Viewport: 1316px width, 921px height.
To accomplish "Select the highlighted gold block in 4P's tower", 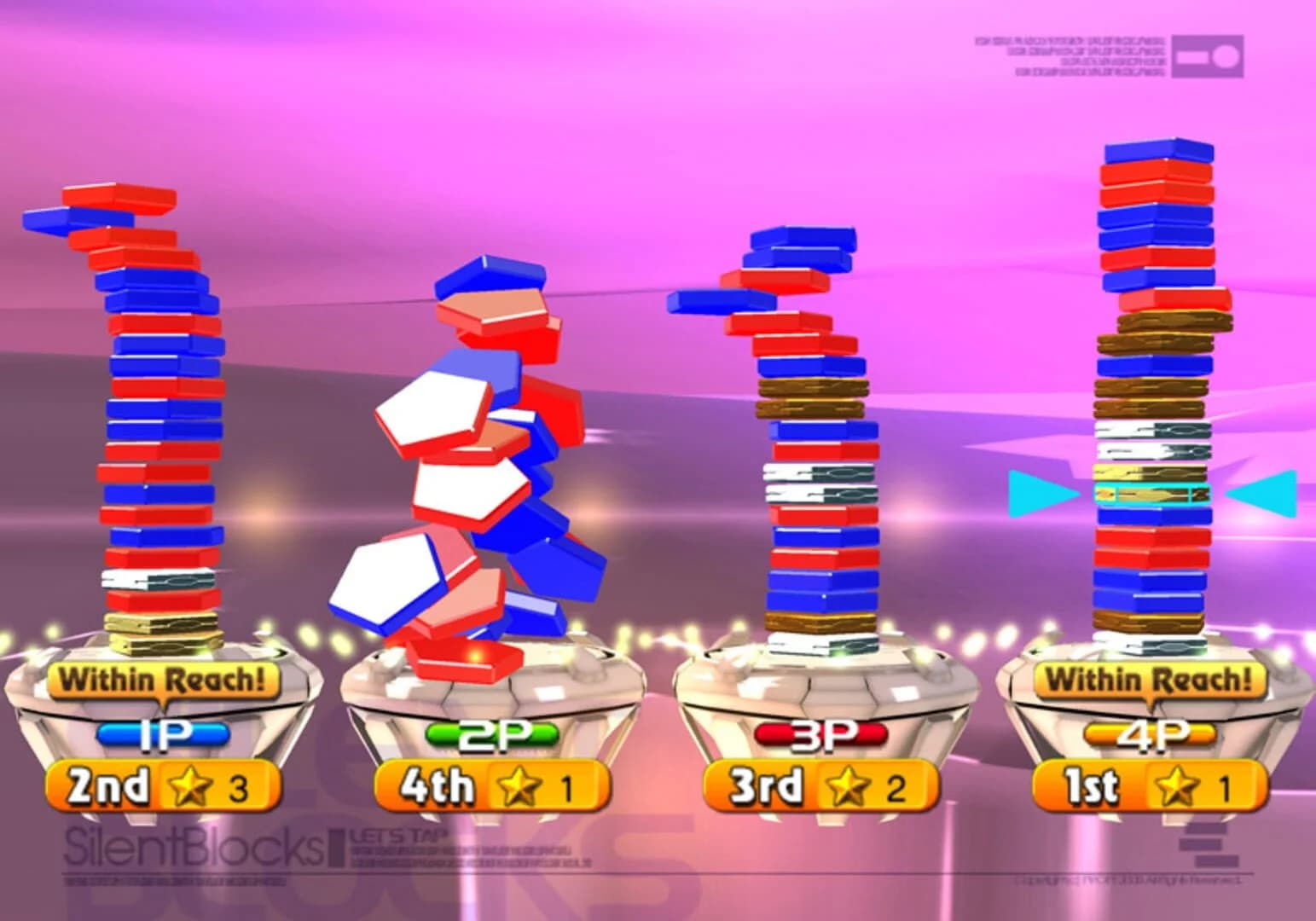I will click(1152, 494).
